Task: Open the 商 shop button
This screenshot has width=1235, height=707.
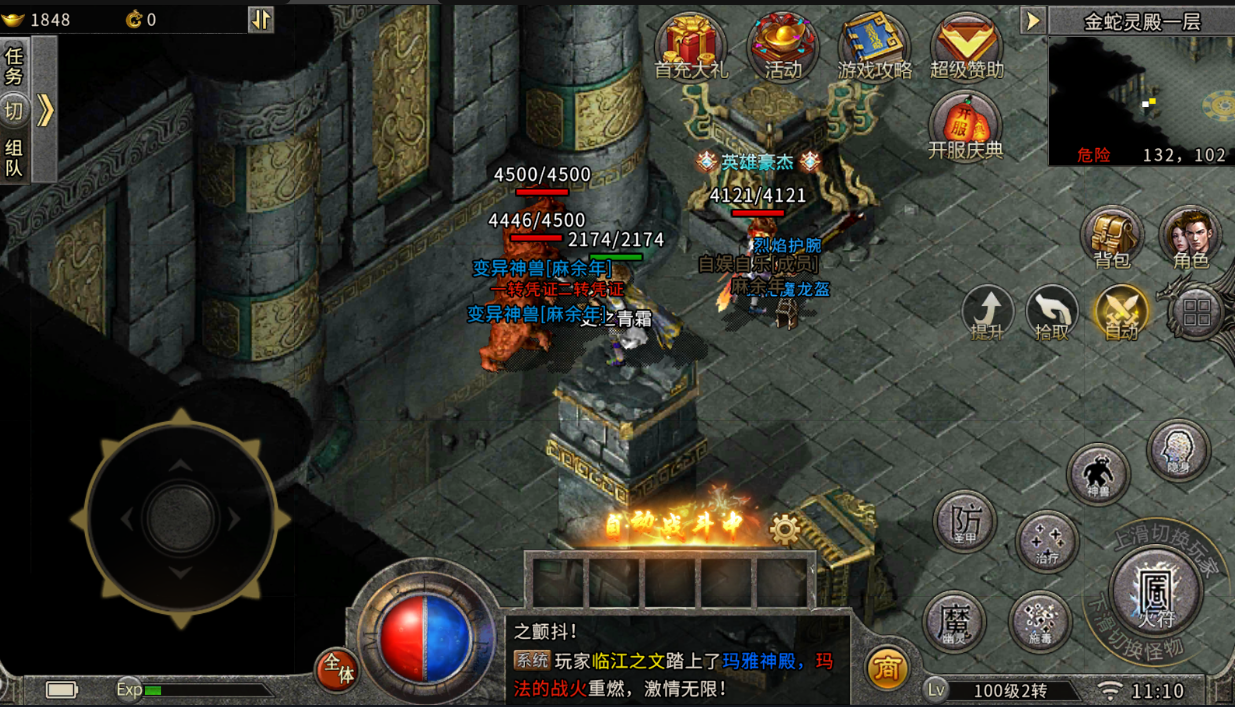Action: (886, 668)
